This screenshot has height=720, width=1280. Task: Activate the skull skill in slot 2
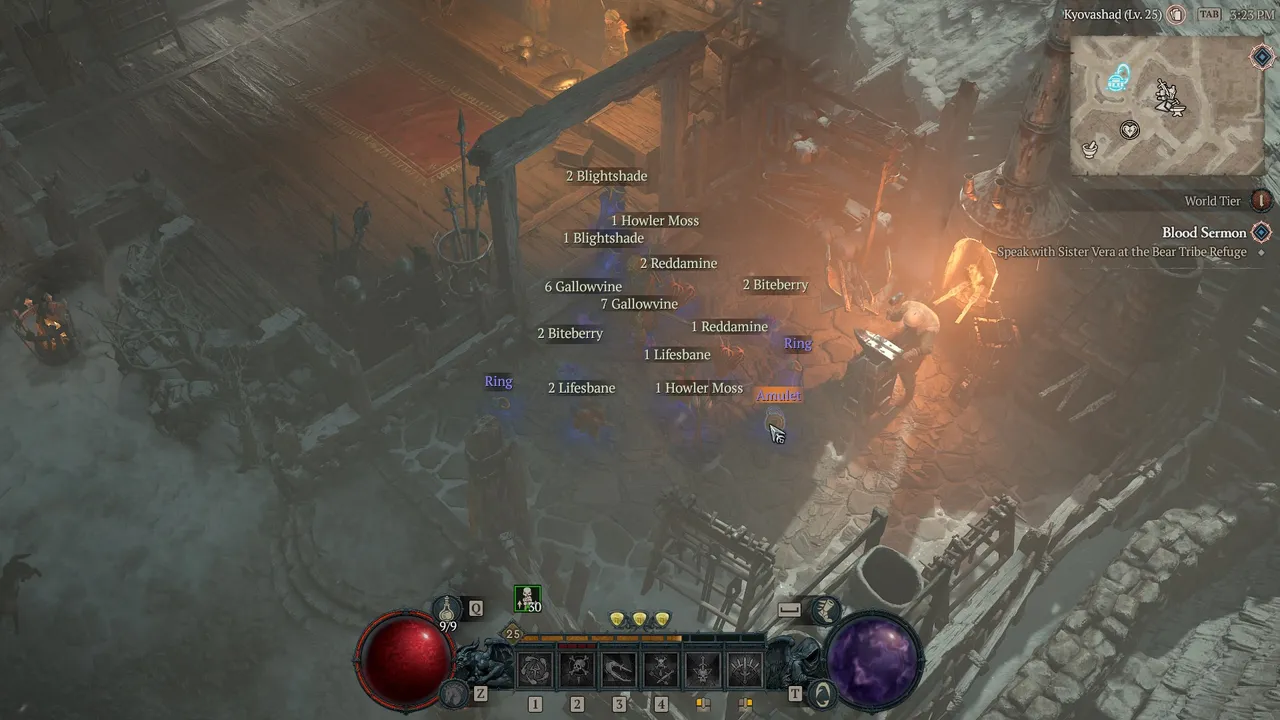pyautogui.click(x=577, y=669)
